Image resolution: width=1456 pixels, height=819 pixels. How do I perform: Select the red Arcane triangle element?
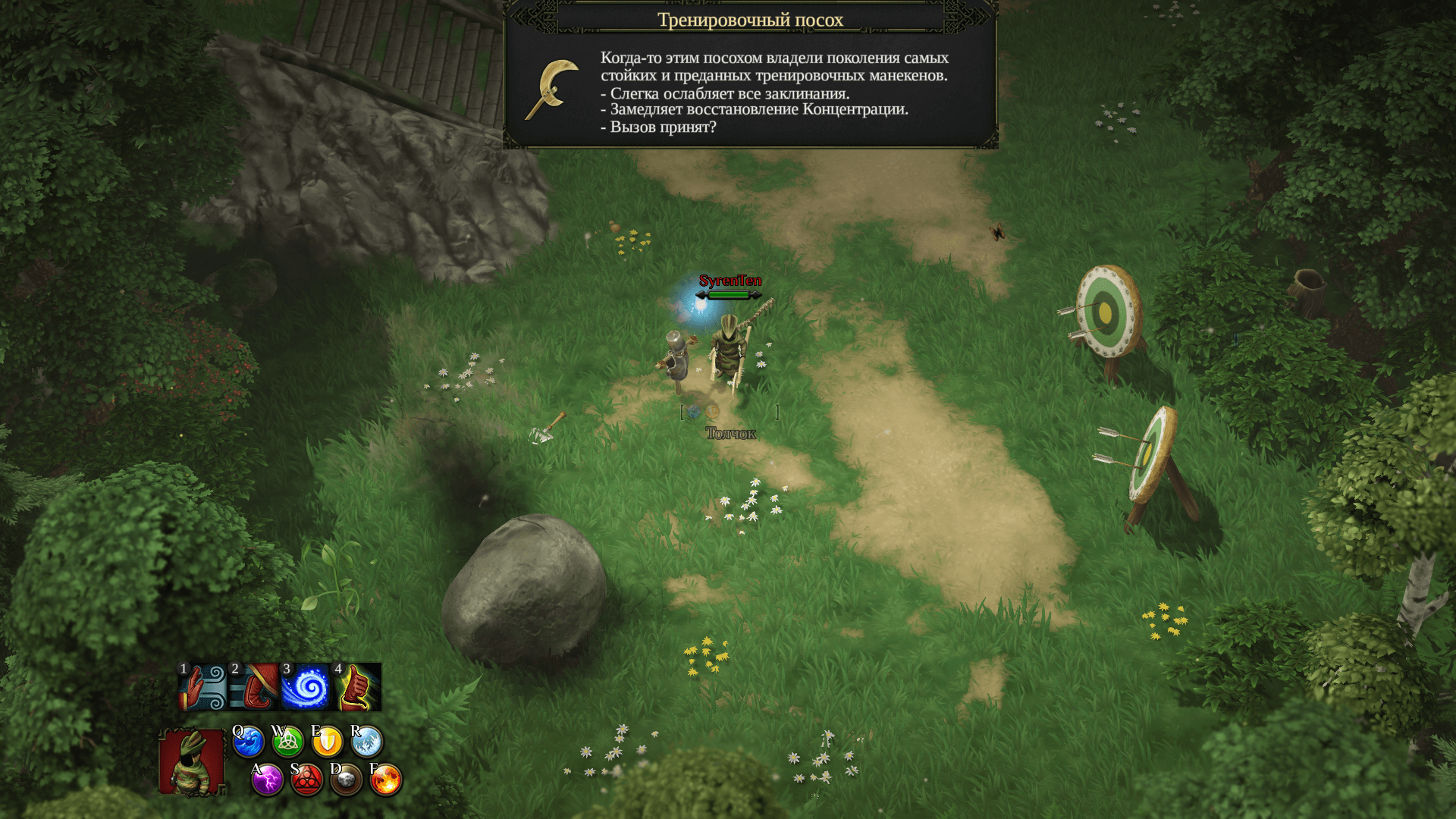point(307,780)
